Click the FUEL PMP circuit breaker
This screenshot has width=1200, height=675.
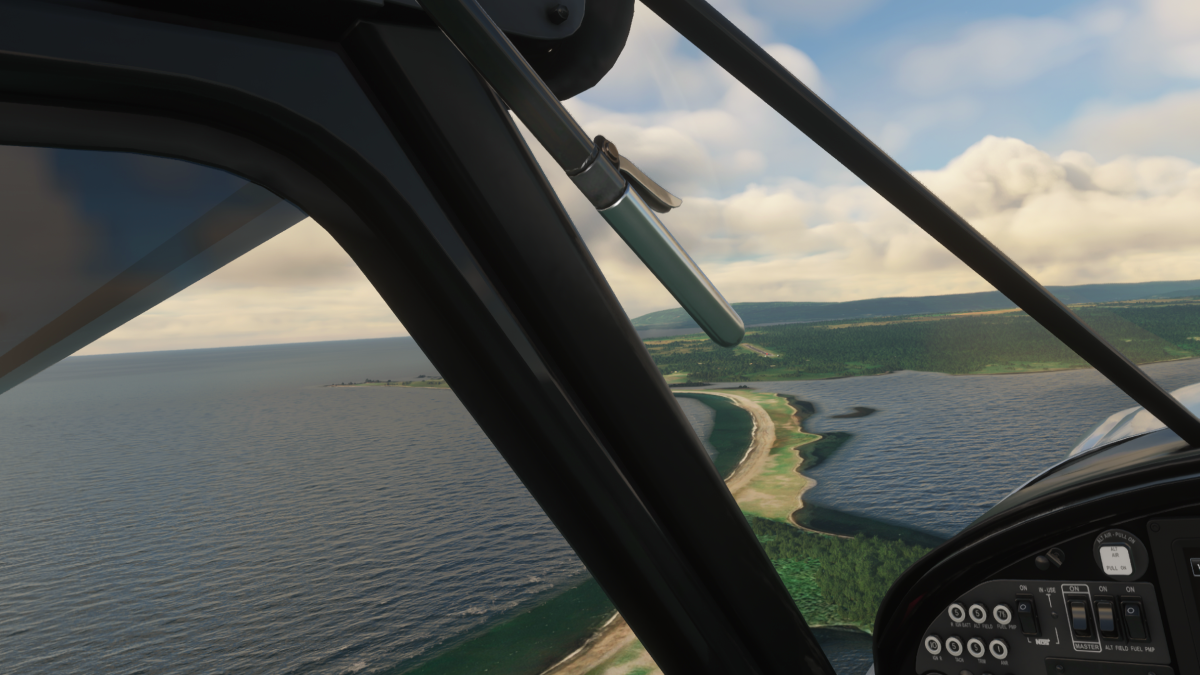[1001, 614]
